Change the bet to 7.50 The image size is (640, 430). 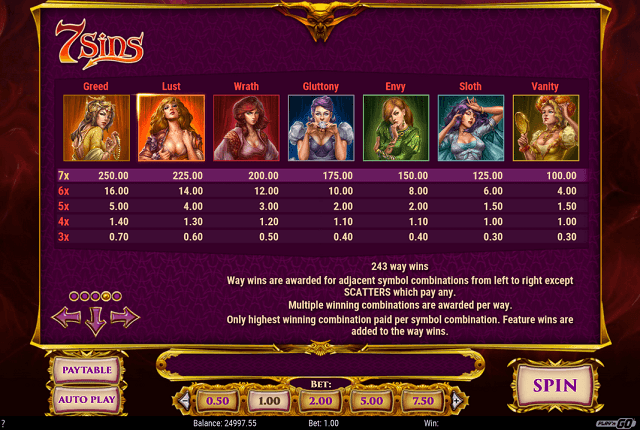(420, 401)
